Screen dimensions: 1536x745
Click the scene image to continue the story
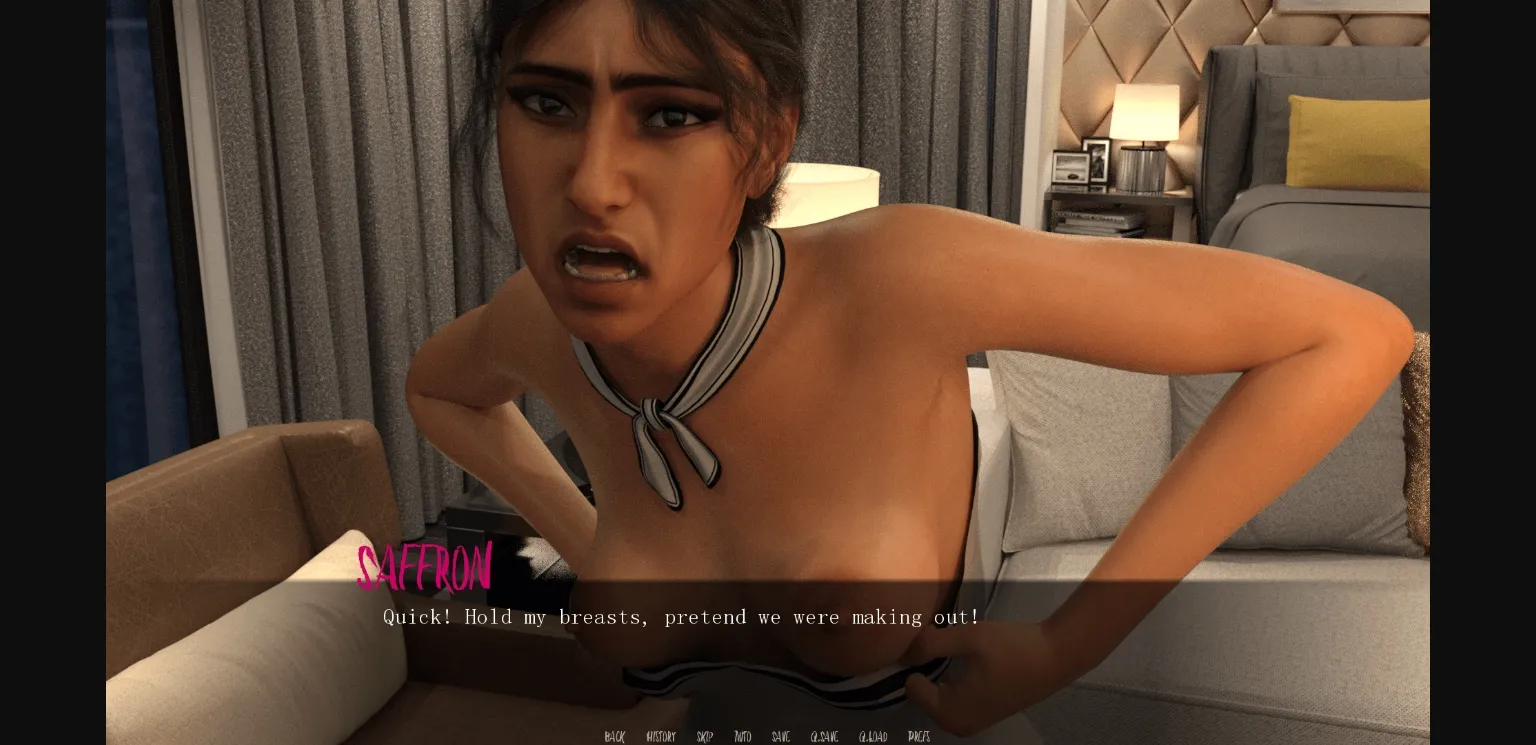coord(768,300)
